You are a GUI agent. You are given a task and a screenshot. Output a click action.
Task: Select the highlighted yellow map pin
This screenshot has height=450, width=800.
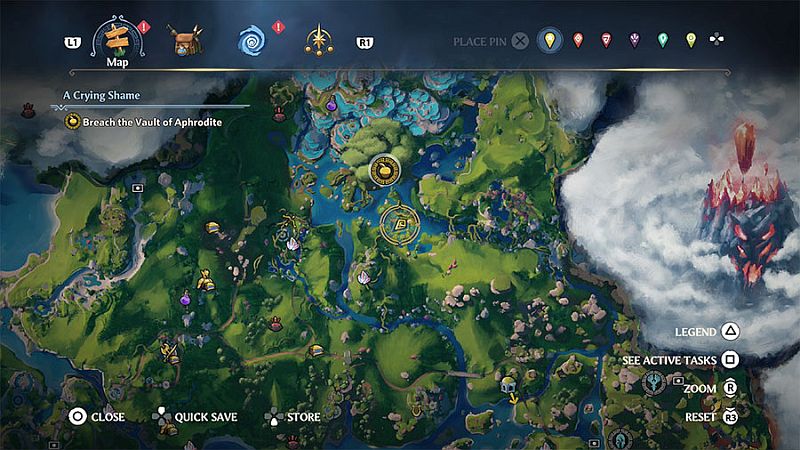[x=547, y=41]
